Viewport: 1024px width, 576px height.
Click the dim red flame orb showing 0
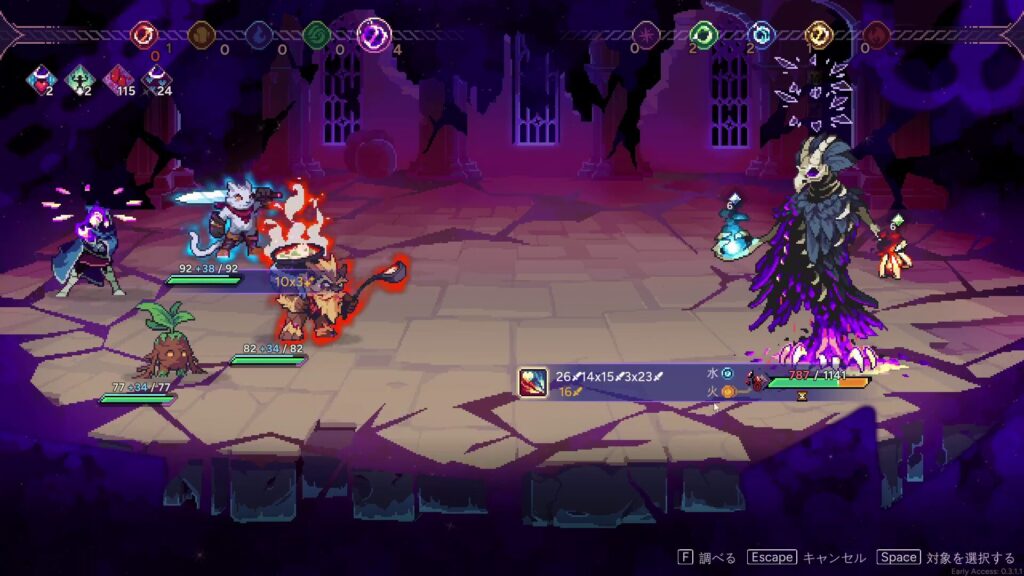[x=876, y=36]
